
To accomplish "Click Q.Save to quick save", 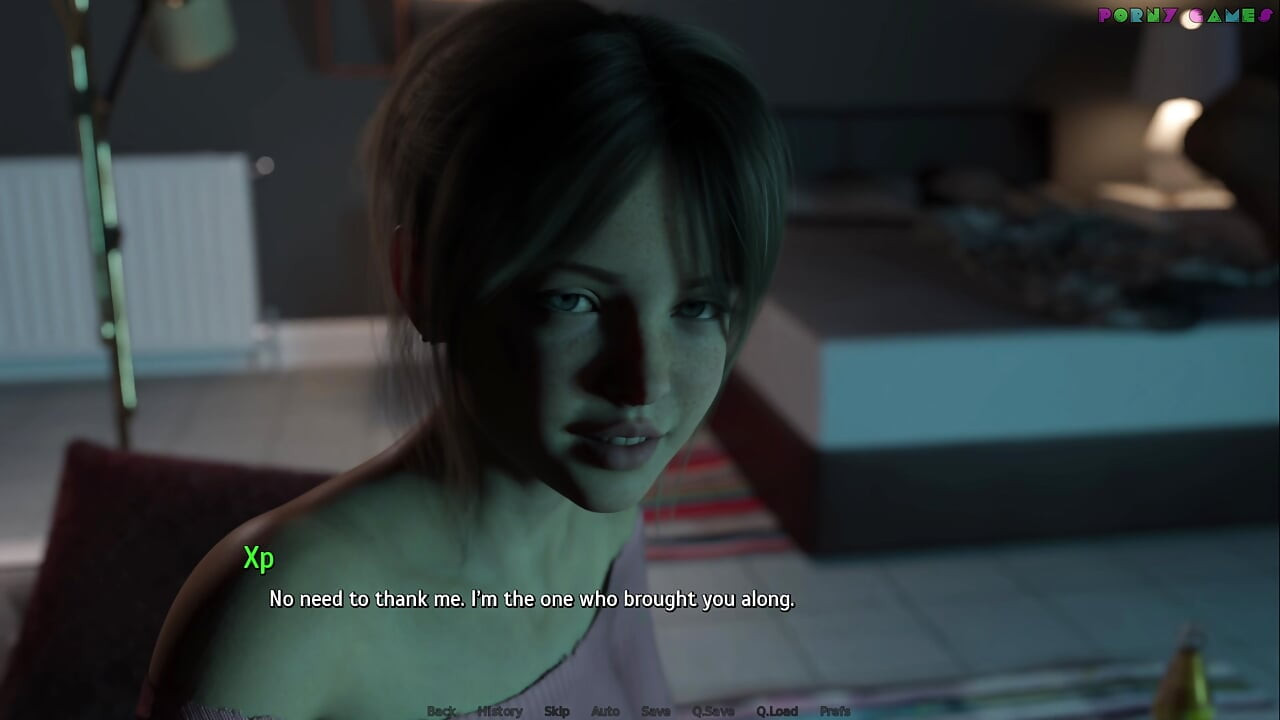I will point(713,711).
